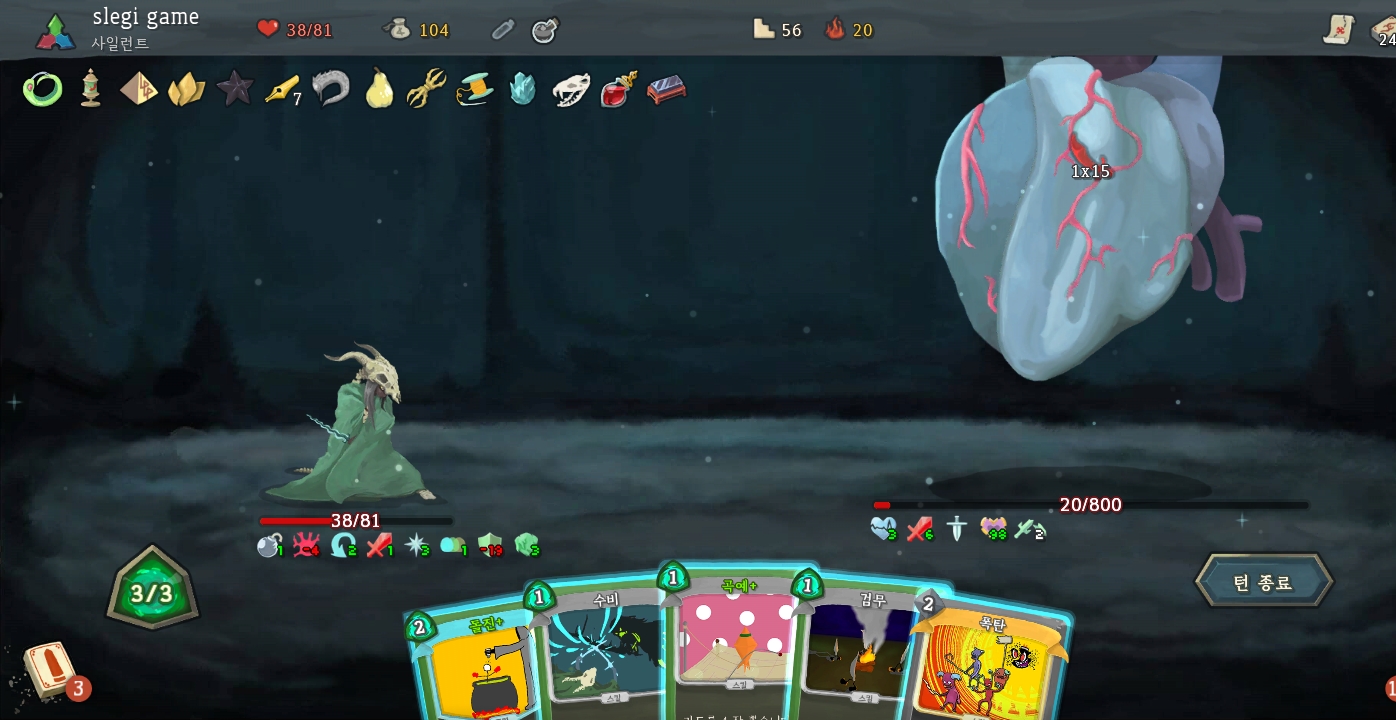
Task: Open the draw pile deck
Action: point(48,670)
